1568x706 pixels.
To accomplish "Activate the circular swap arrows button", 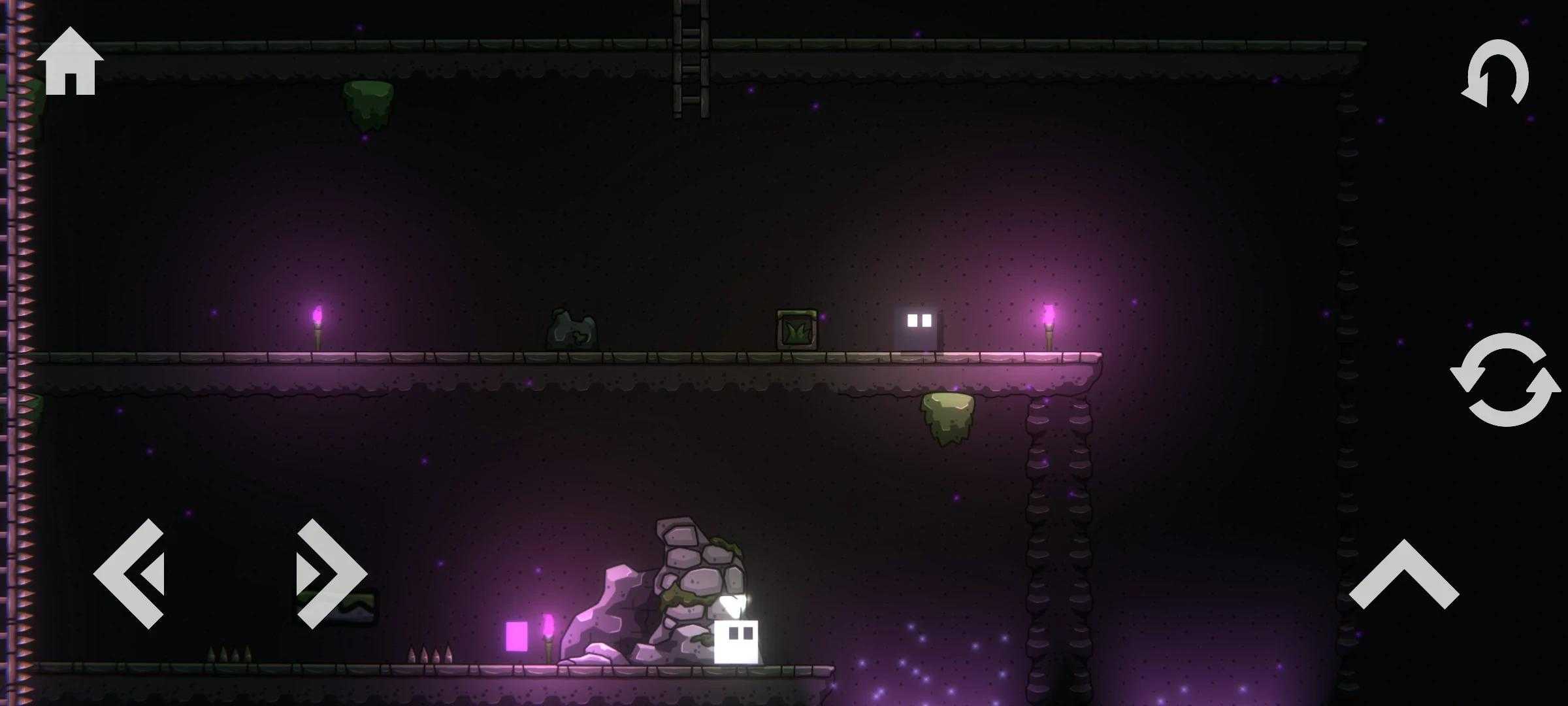I will pyautogui.click(x=1505, y=380).
